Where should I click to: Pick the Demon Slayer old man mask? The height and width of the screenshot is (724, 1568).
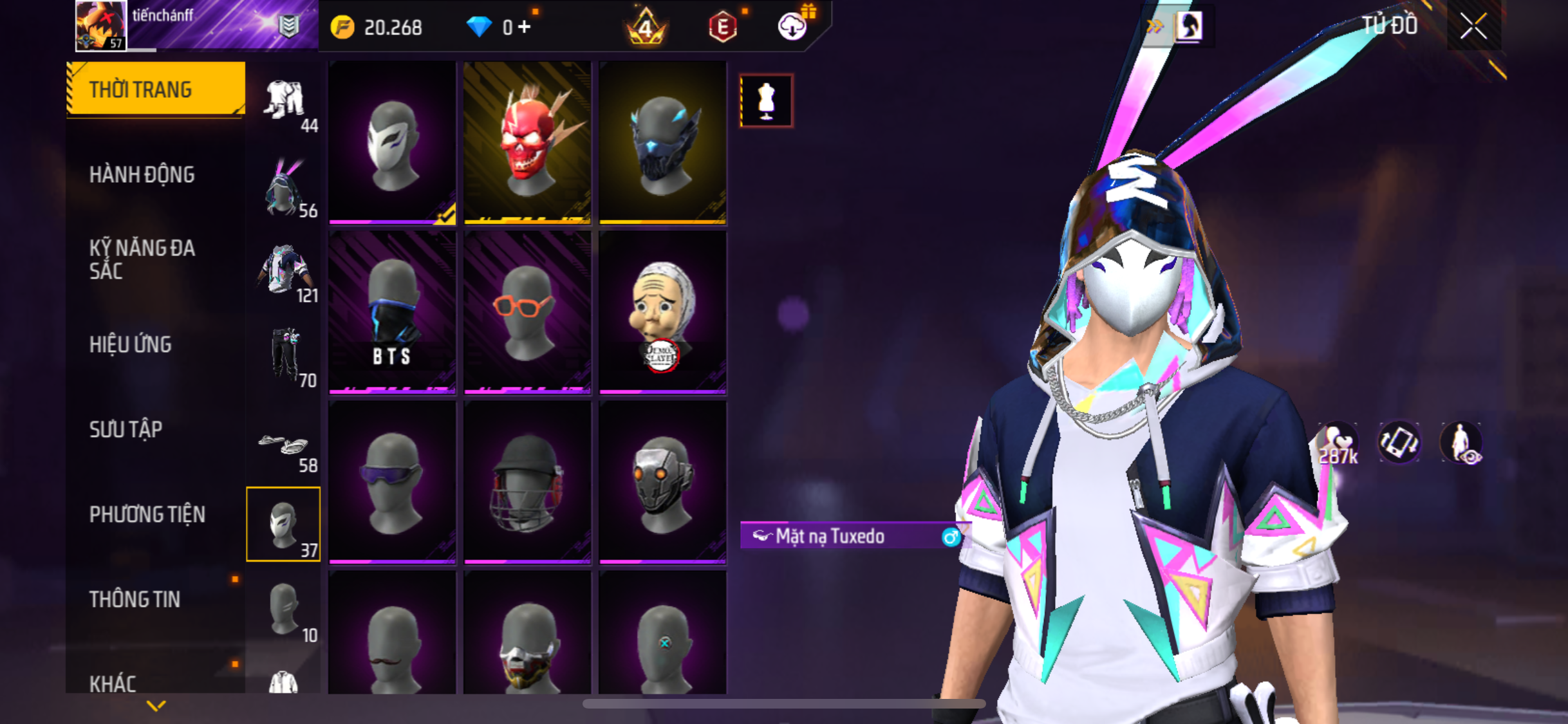(662, 313)
